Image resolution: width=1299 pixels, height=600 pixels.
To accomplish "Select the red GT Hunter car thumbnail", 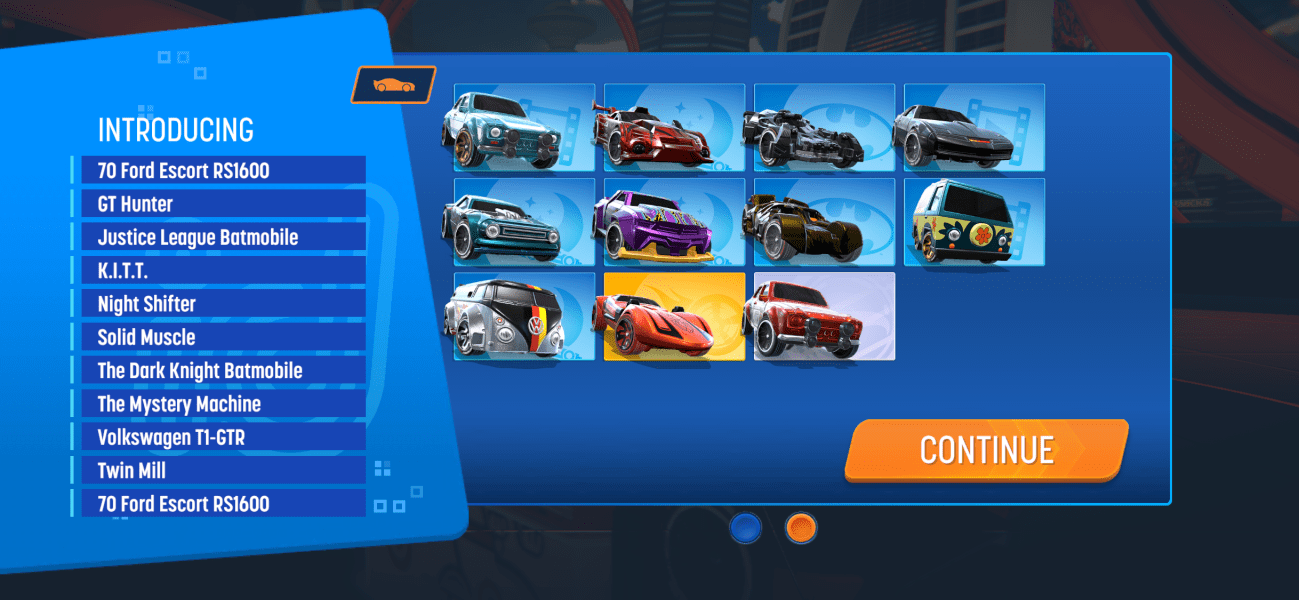I will (673, 127).
